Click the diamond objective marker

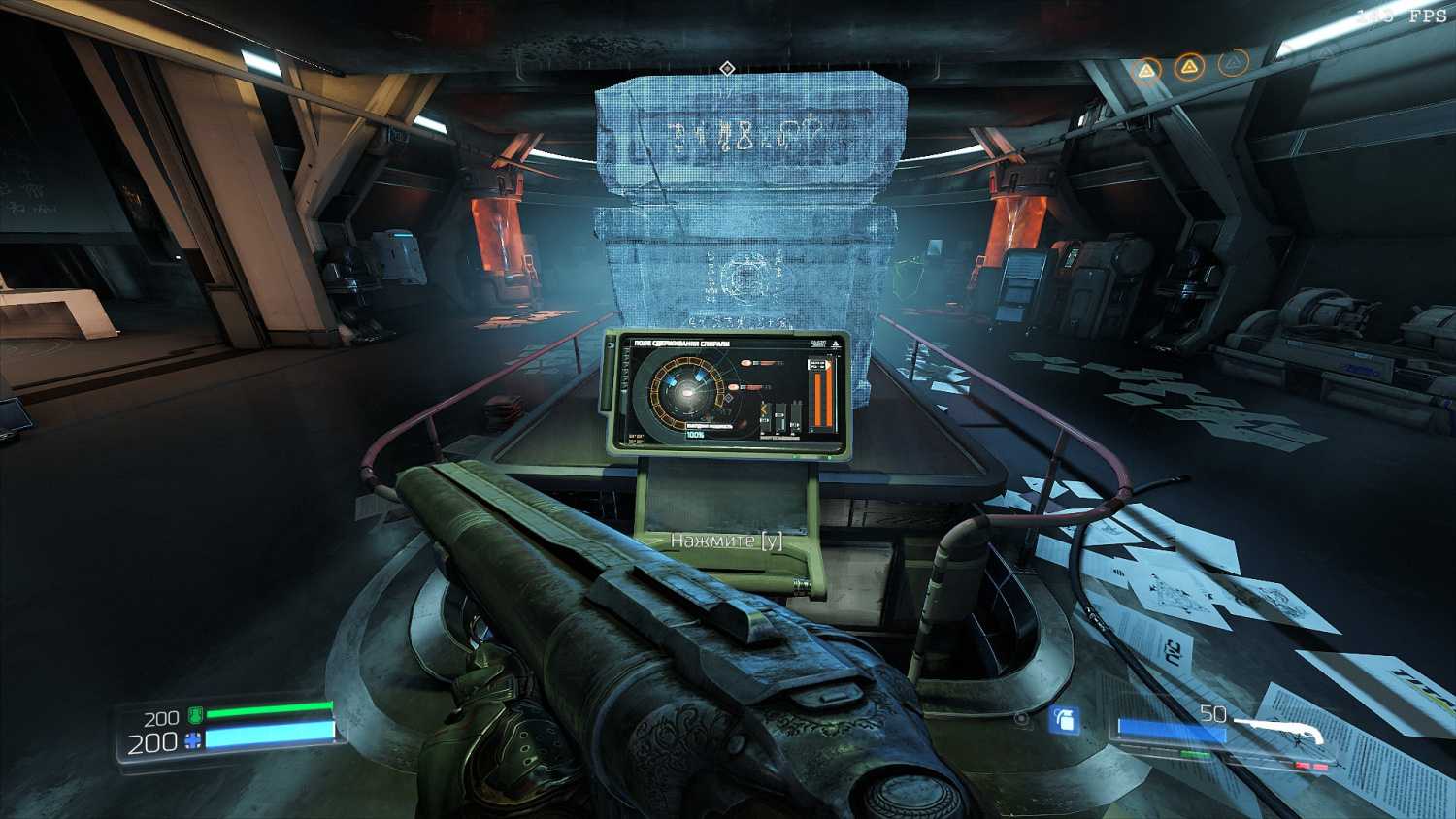(x=727, y=68)
